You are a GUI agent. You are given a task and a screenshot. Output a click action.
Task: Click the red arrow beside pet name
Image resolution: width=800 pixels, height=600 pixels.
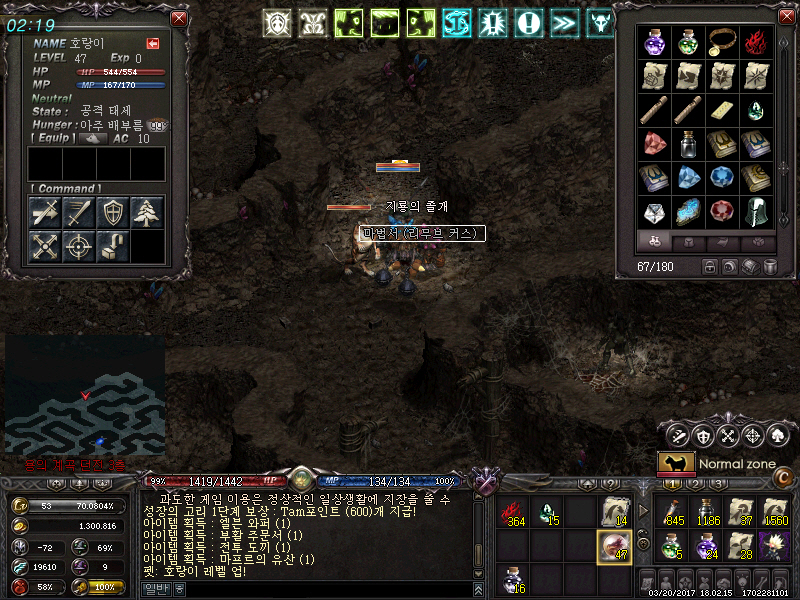coord(153,43)
